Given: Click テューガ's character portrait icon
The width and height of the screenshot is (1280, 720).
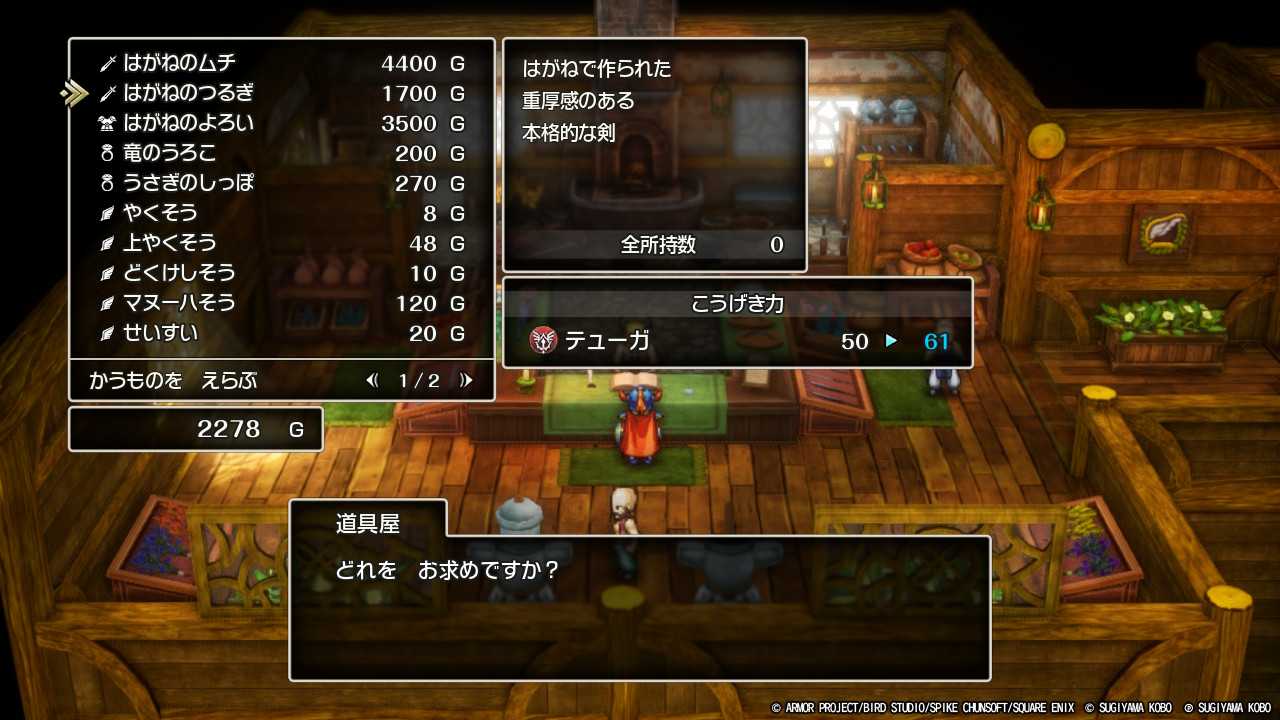Looking at the screenshot, I should 543,341.
